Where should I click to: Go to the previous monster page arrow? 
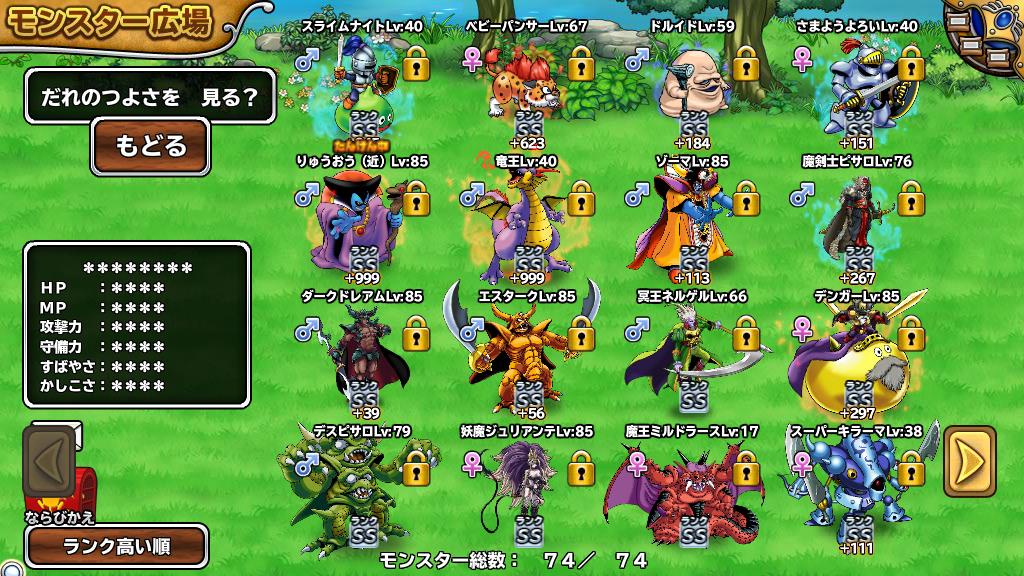pos(51,462)
